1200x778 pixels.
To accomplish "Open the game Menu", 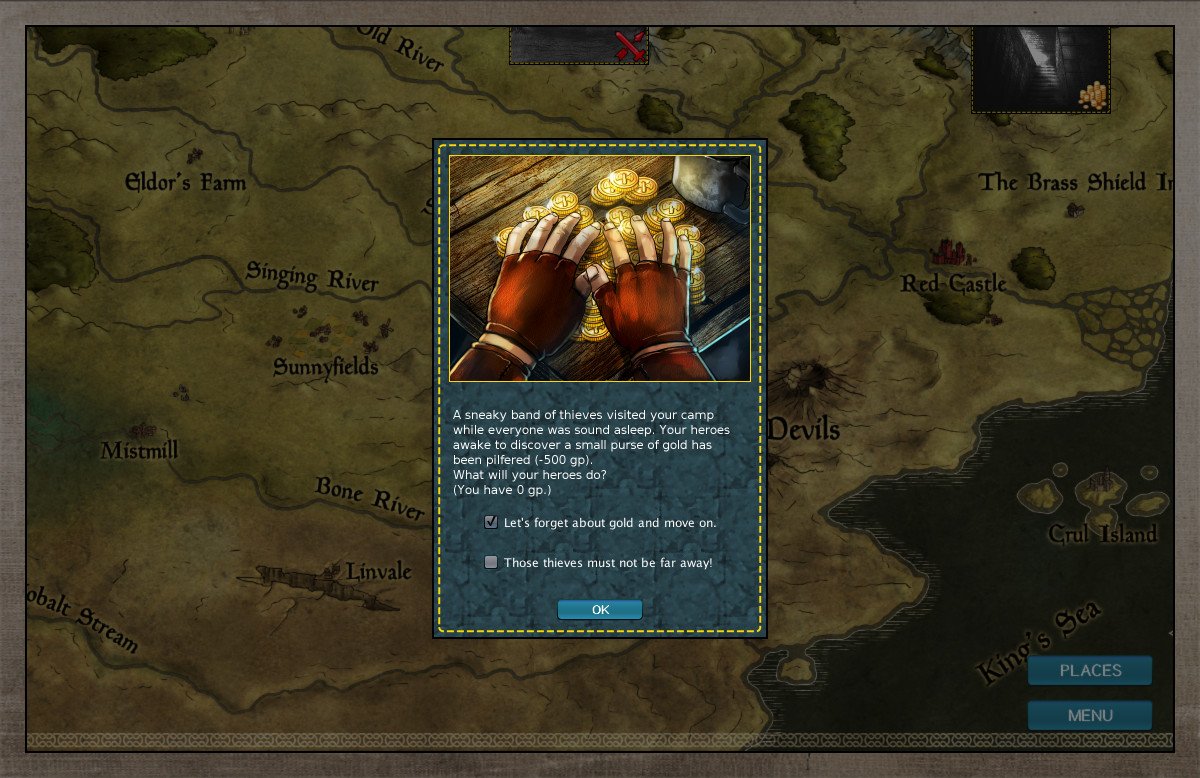I will pos(1090,715).
